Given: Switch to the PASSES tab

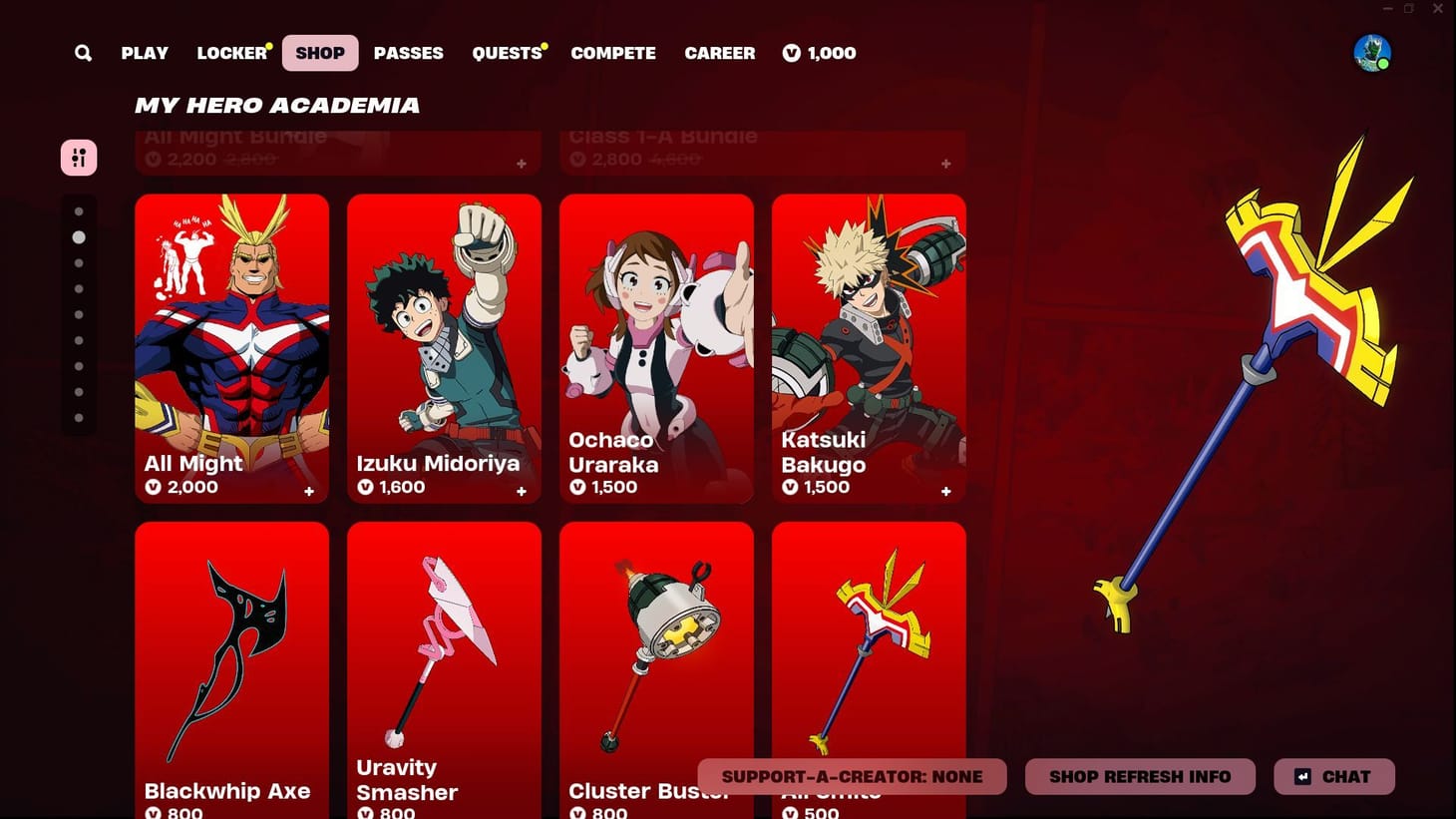Looking at the screenshot, I should [409, 53].
